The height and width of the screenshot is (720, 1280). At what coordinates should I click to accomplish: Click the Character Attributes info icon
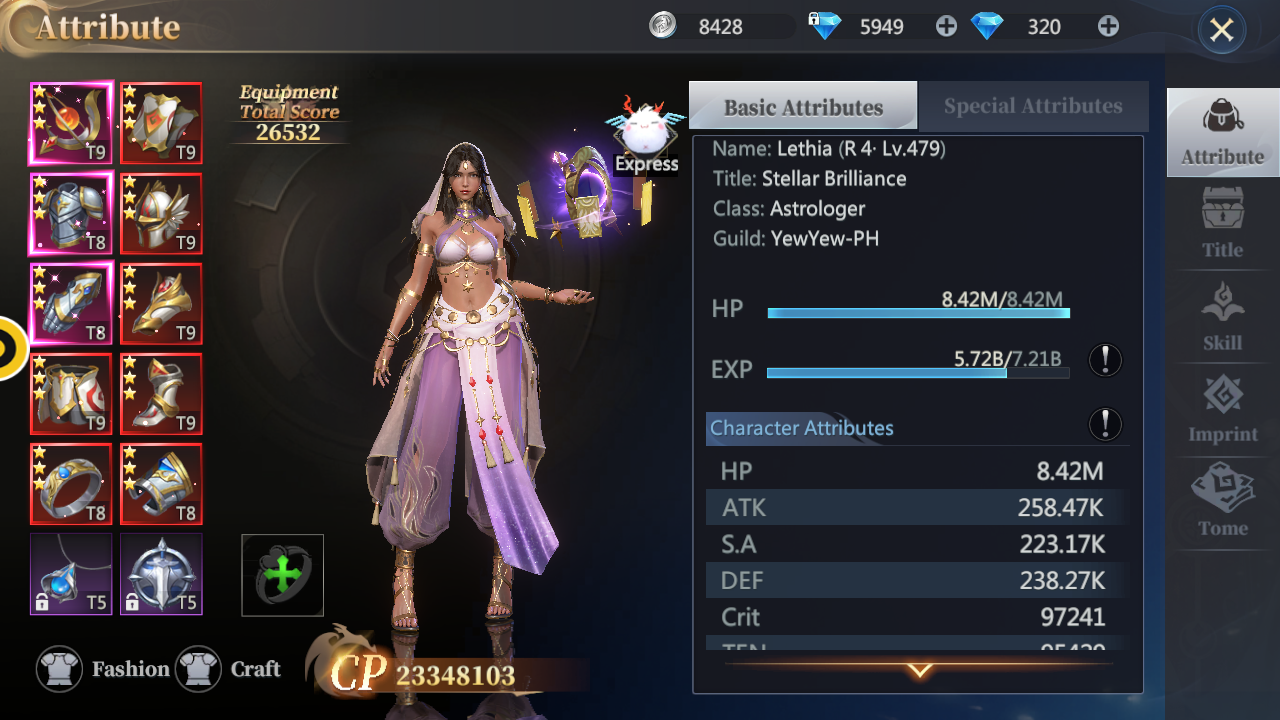(1105, 424)
